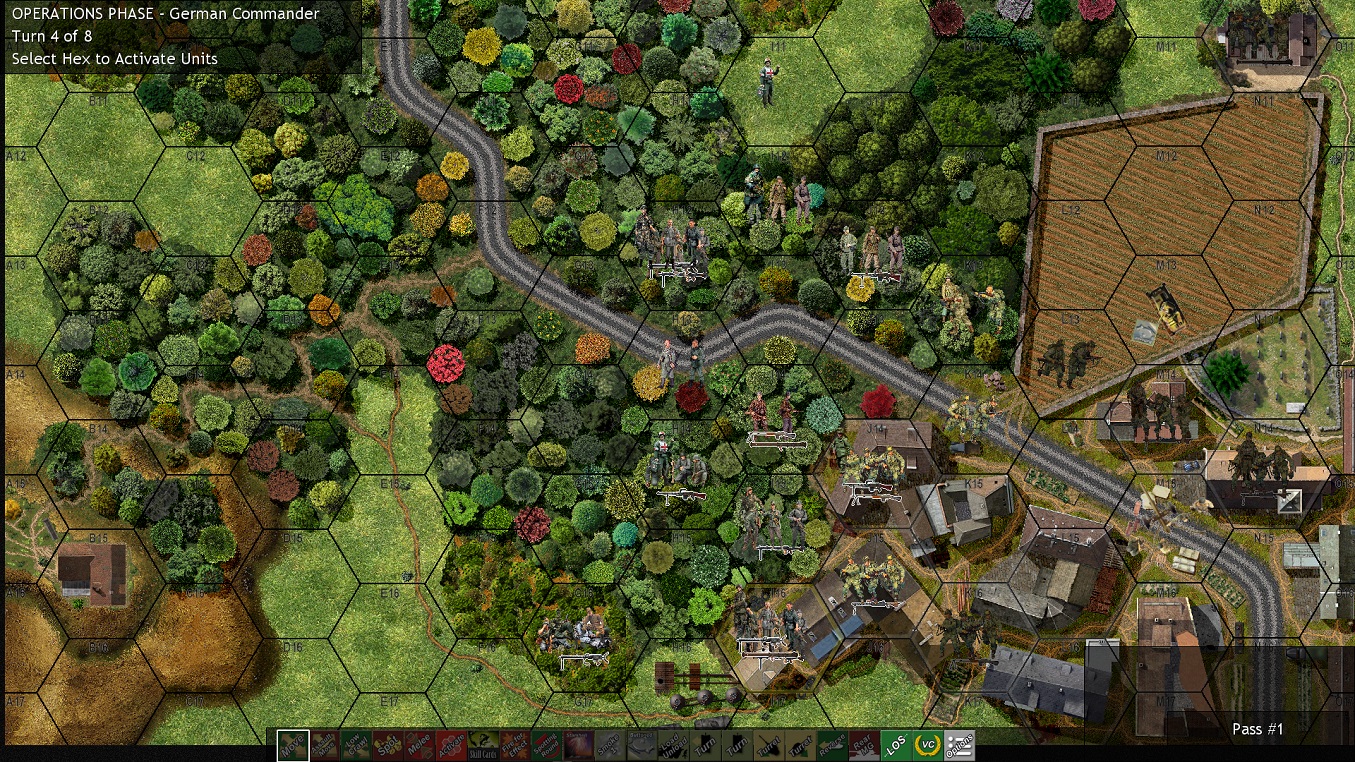Open the Options menu
This screenshot has height=762, width=1355.
point(959,745)
